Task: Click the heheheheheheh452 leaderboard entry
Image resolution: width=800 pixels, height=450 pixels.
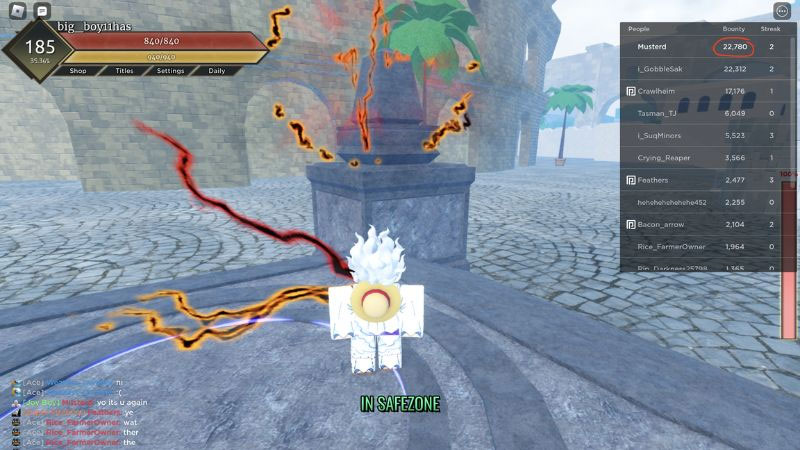Action: pyautogui.click(x=671, y=202)
